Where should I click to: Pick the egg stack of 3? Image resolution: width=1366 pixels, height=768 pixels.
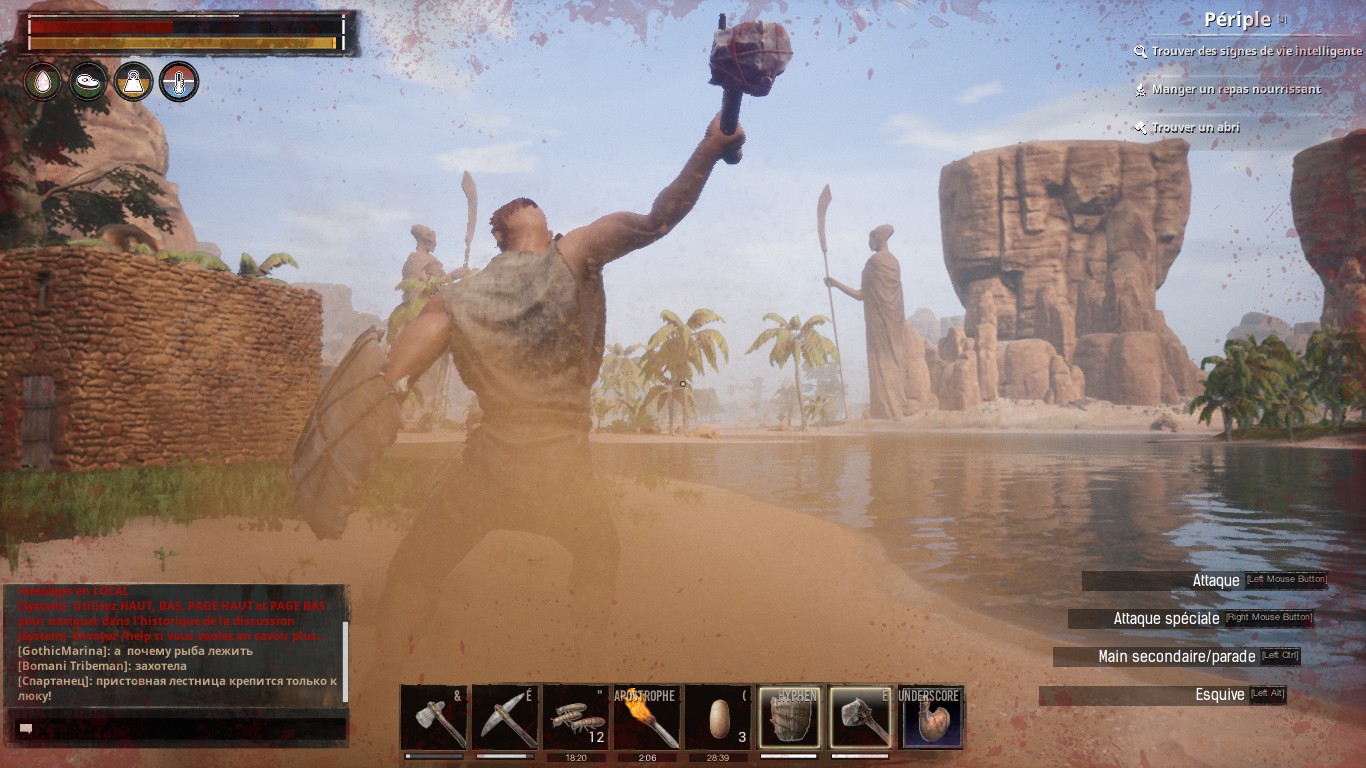click(x=718, y=717)
